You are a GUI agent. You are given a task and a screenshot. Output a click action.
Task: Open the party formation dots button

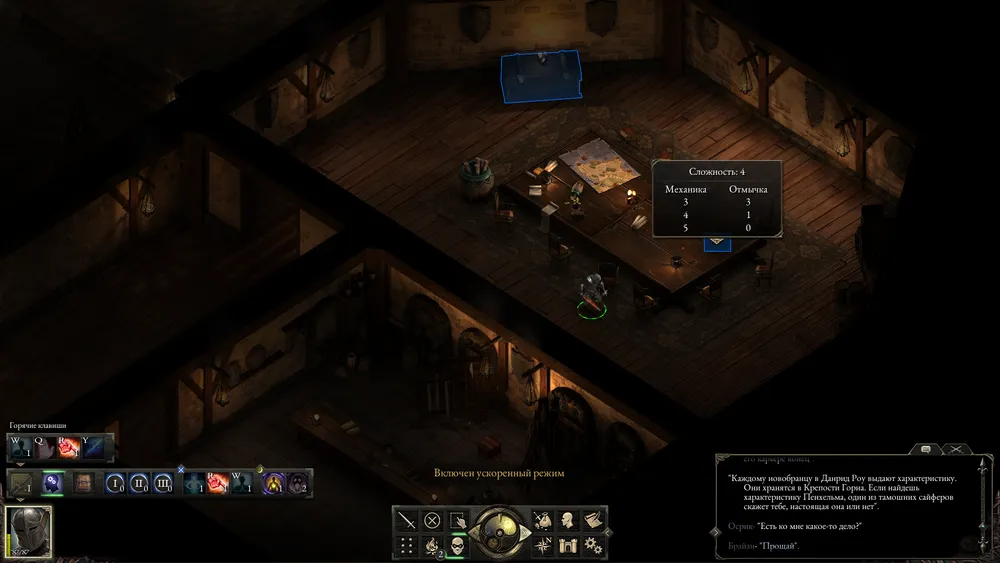(x=406, y=545)
